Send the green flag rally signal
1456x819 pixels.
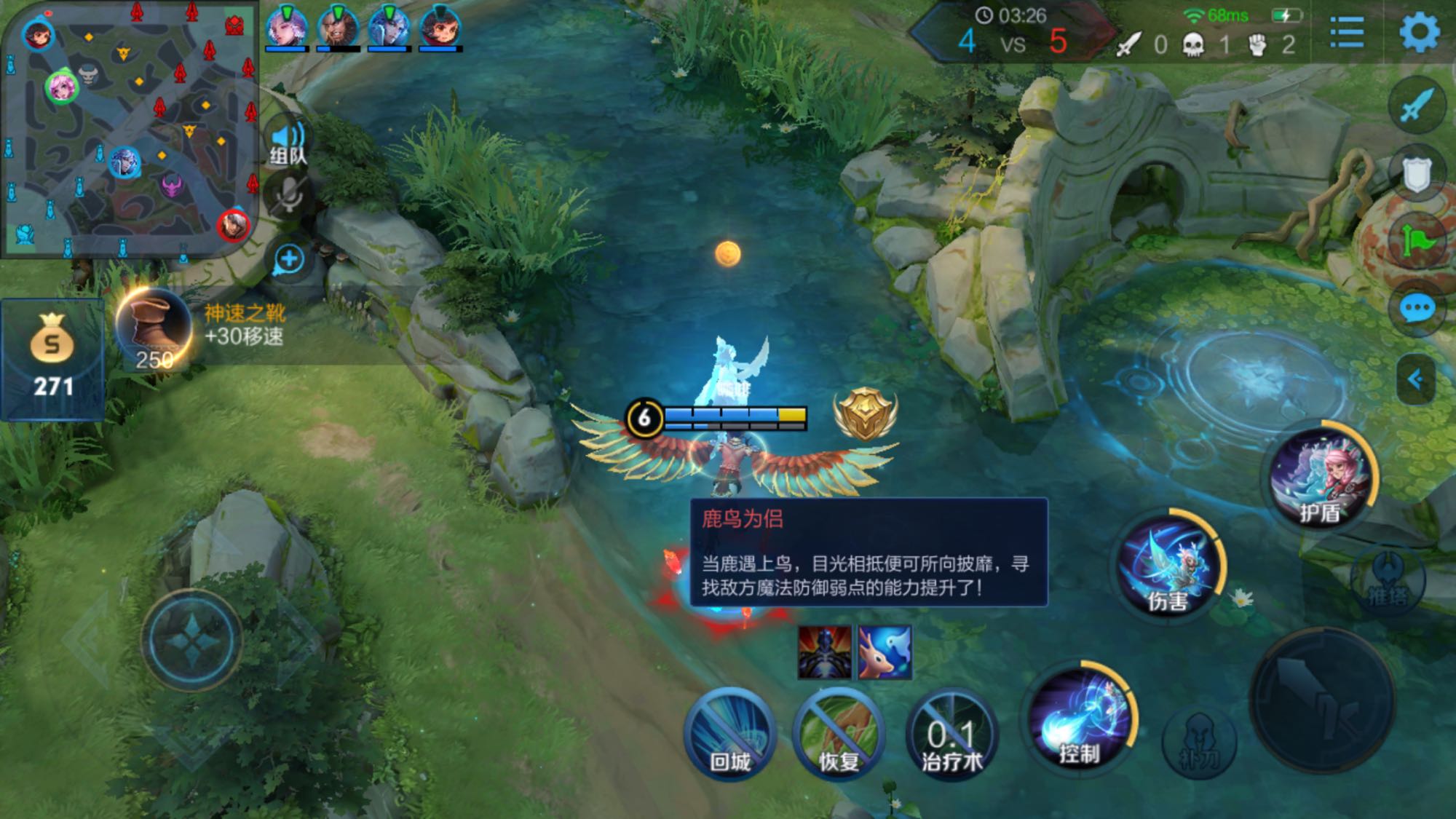coord(1417,240)
